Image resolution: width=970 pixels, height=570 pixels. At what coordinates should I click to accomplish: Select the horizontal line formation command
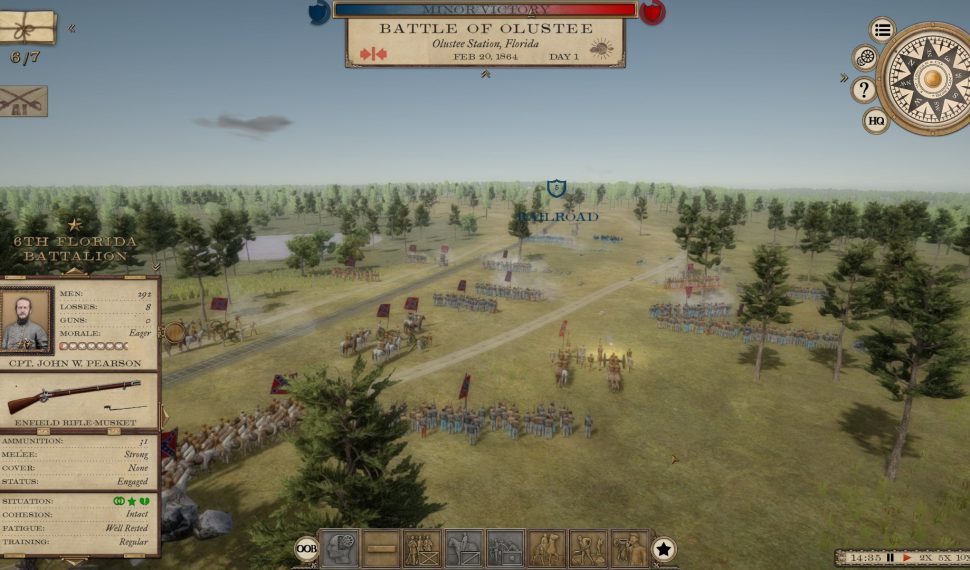[380, 549]
